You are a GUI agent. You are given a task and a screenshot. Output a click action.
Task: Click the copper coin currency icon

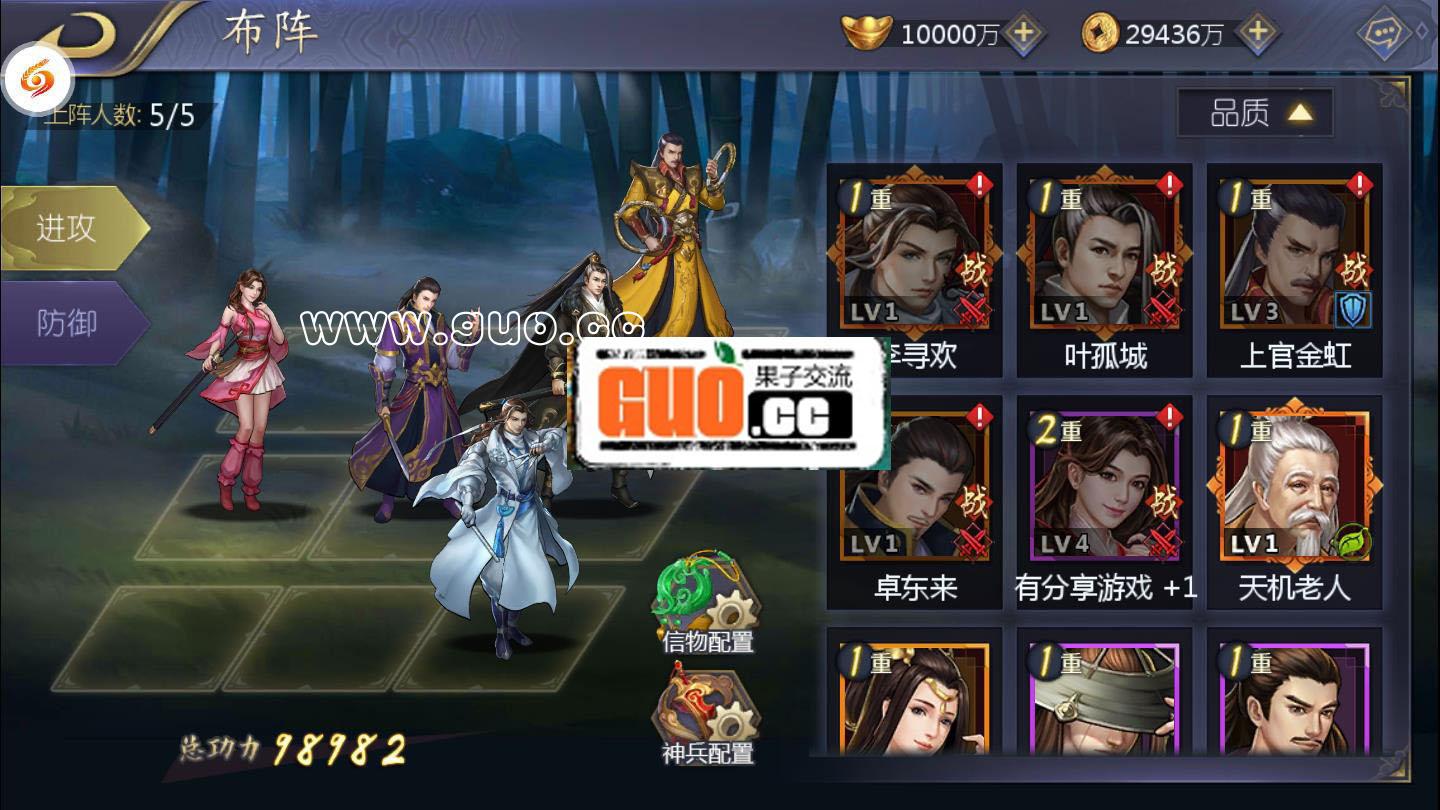pyautogui.click(x=1102, y=32)
